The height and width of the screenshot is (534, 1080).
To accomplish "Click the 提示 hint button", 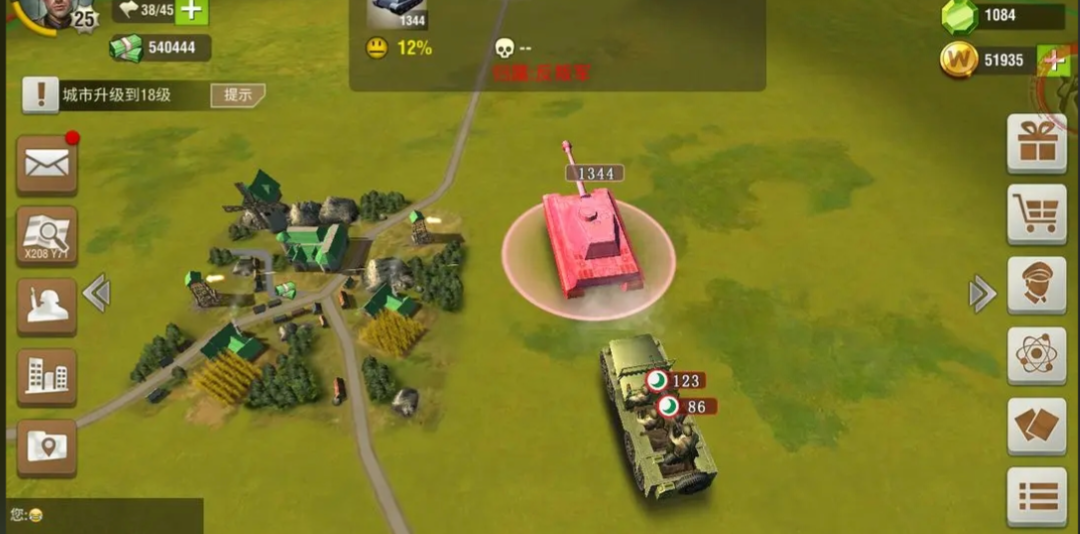I will click(x=237, y=95).
